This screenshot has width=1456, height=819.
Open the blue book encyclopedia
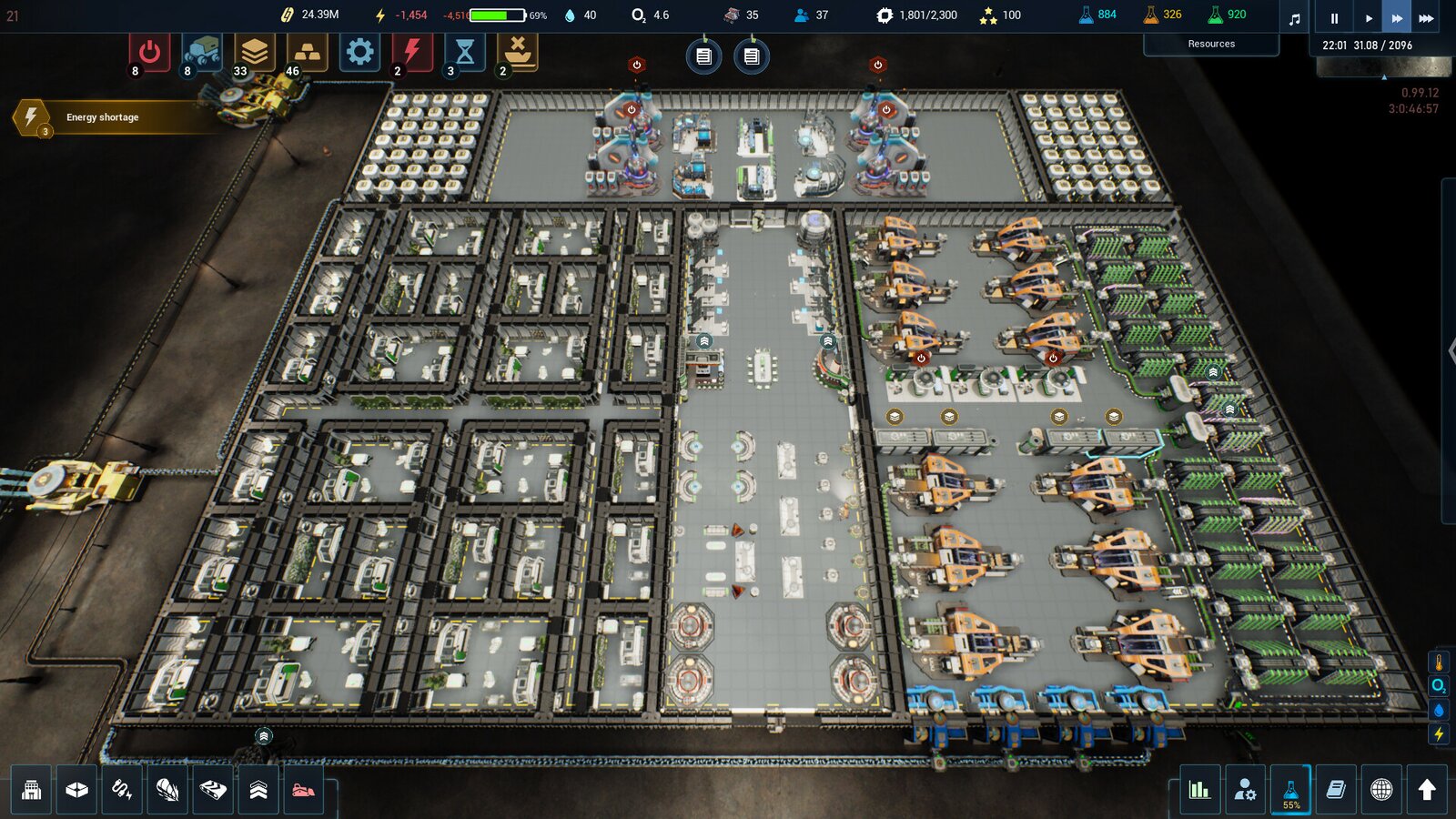click(x=1336, y=789)
